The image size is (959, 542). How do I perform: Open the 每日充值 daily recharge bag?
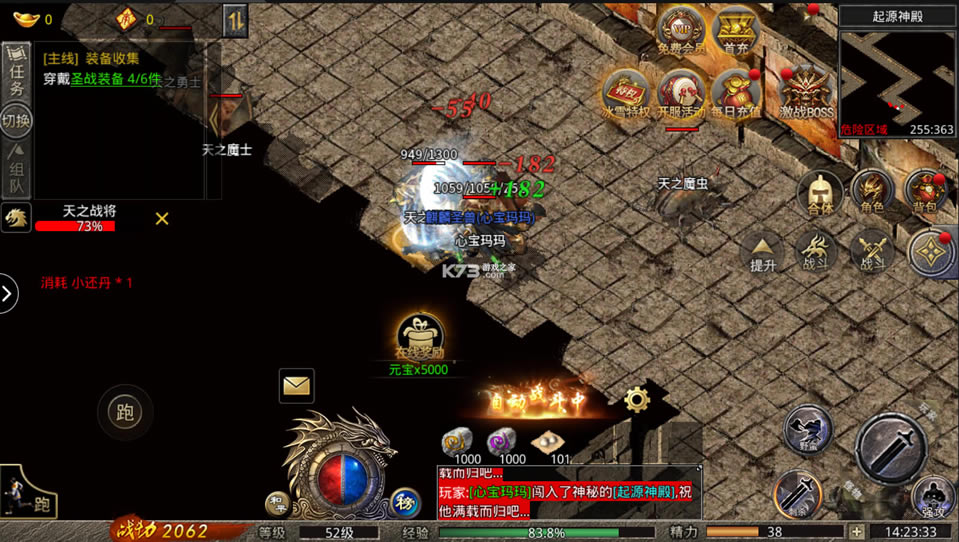tap(735, 93)
